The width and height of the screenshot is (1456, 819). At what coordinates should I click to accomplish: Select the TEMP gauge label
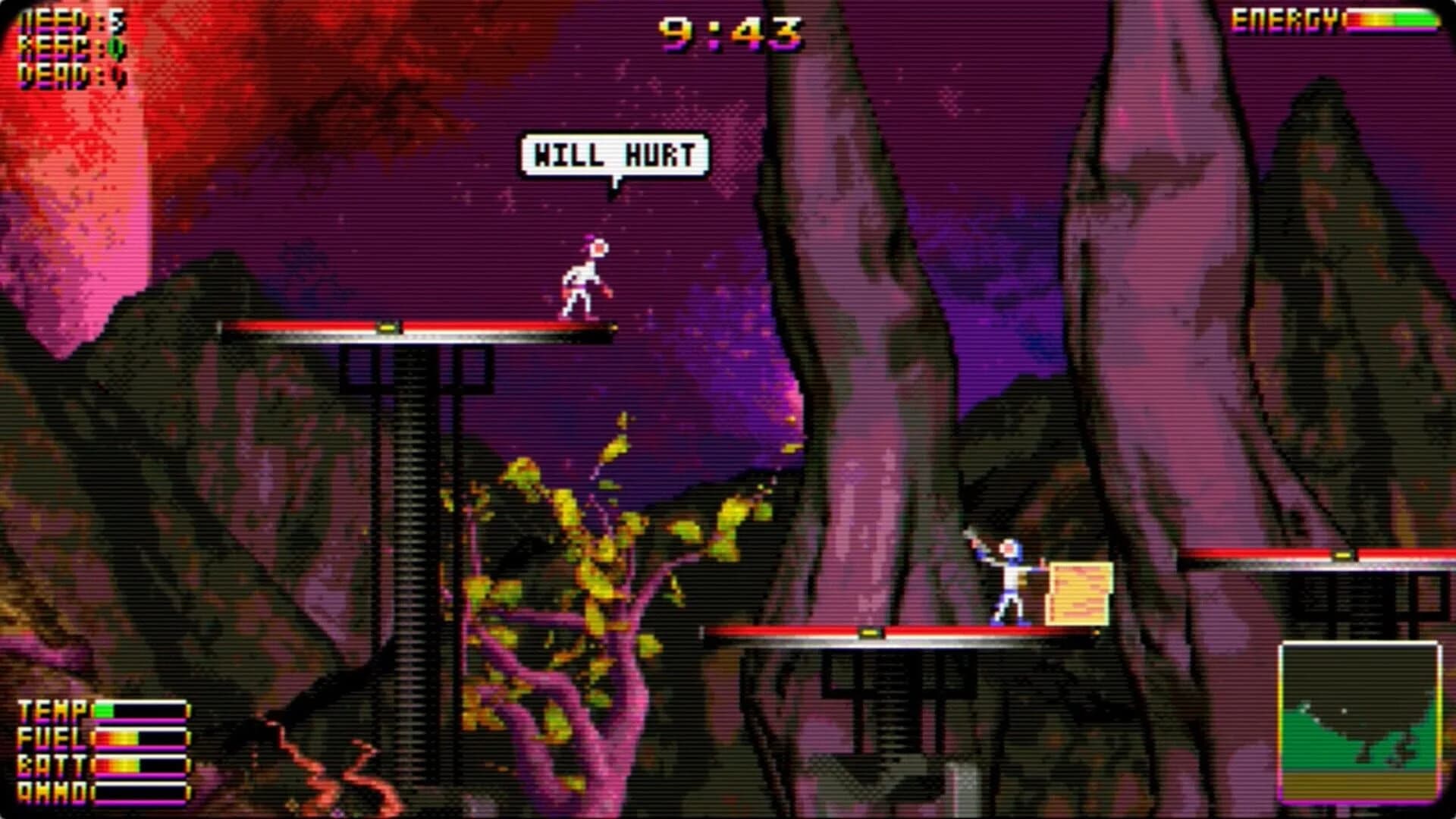click(x=52, y=711)
